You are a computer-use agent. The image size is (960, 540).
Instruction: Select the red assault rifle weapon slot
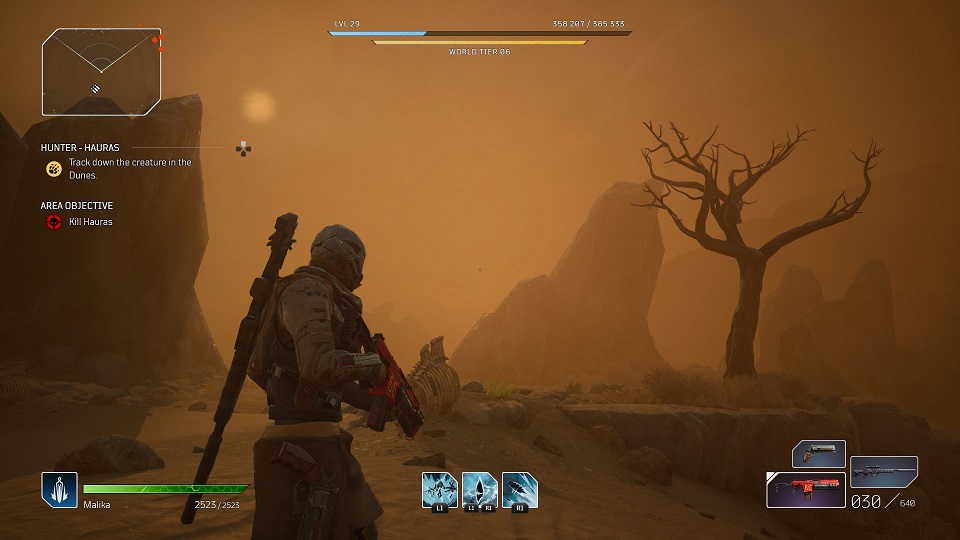pyautogui.click(x=806, y=490)
